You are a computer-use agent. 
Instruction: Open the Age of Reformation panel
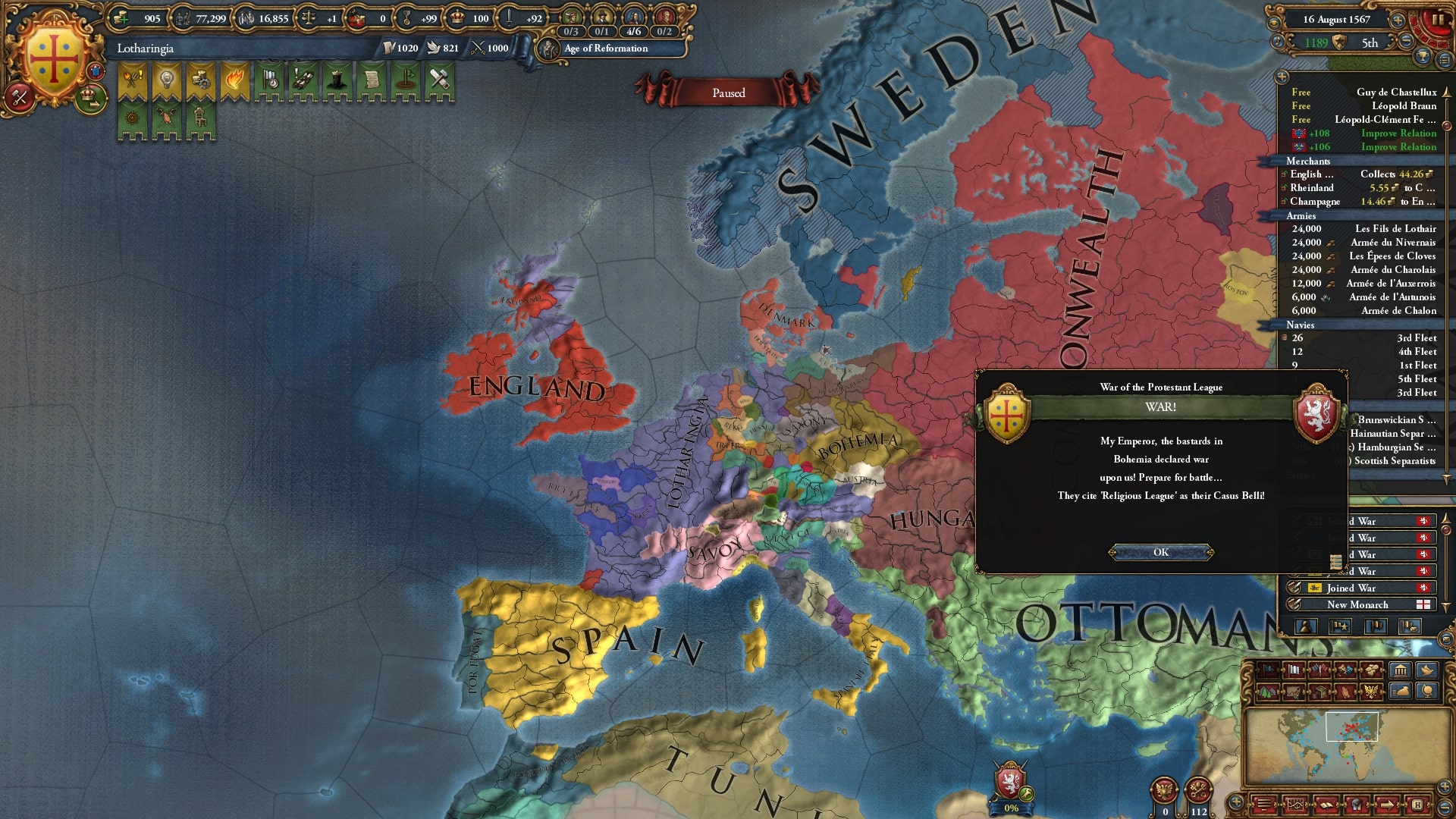click(x=605, y=49)
